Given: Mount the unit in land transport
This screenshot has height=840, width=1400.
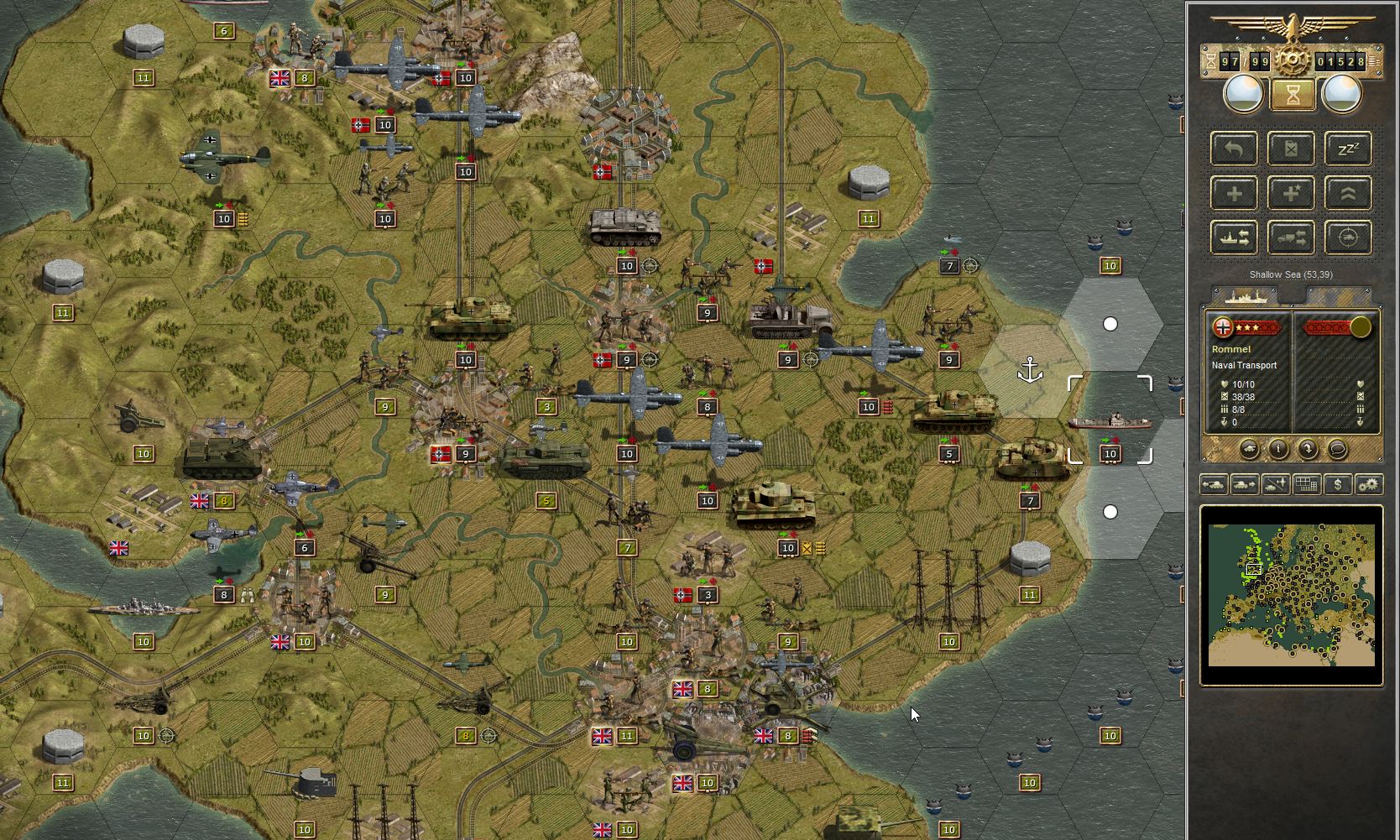Looking at the screenshot, I should pos(1291,237).
